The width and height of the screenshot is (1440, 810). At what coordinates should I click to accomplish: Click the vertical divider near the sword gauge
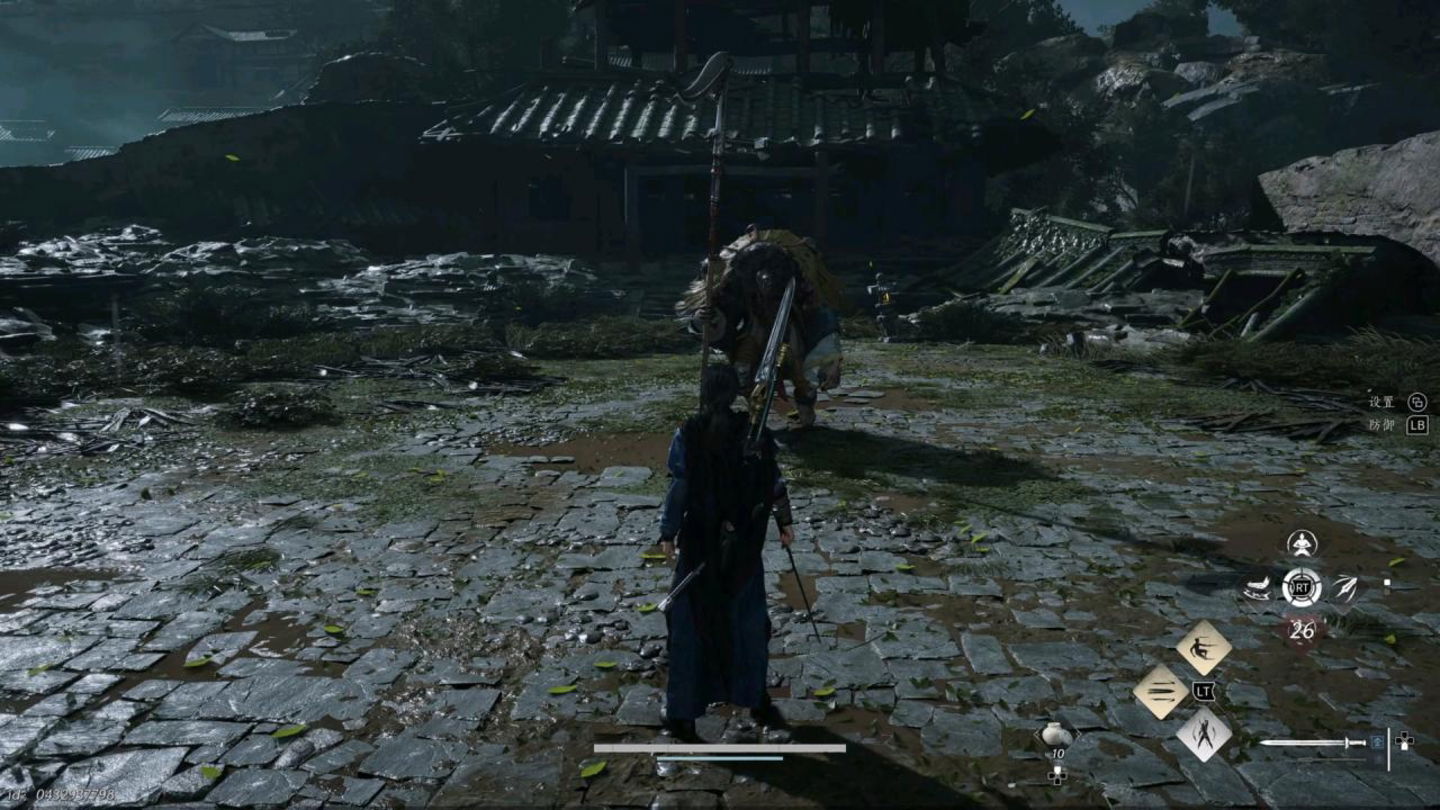tap(1389, 748)
